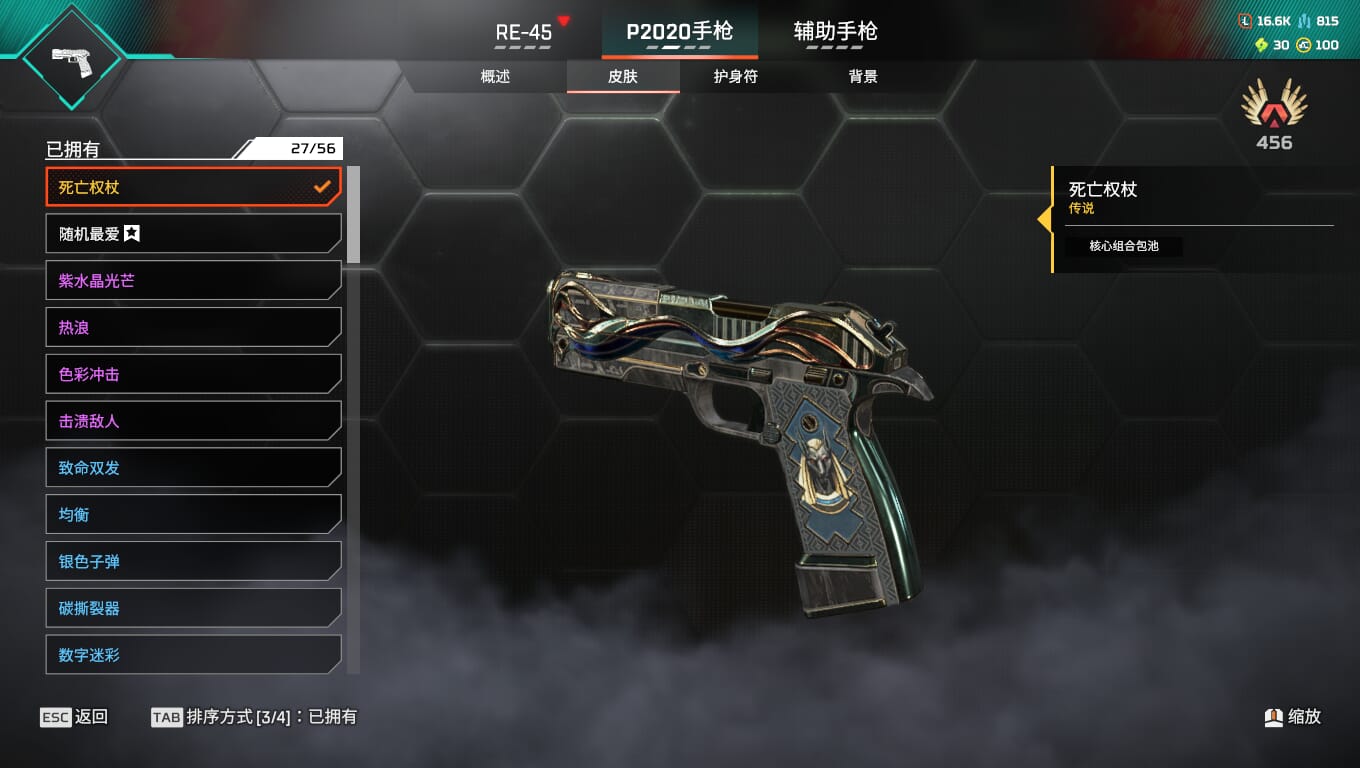Switch to the RE-45 weapon tab

[x=524, y=32]
